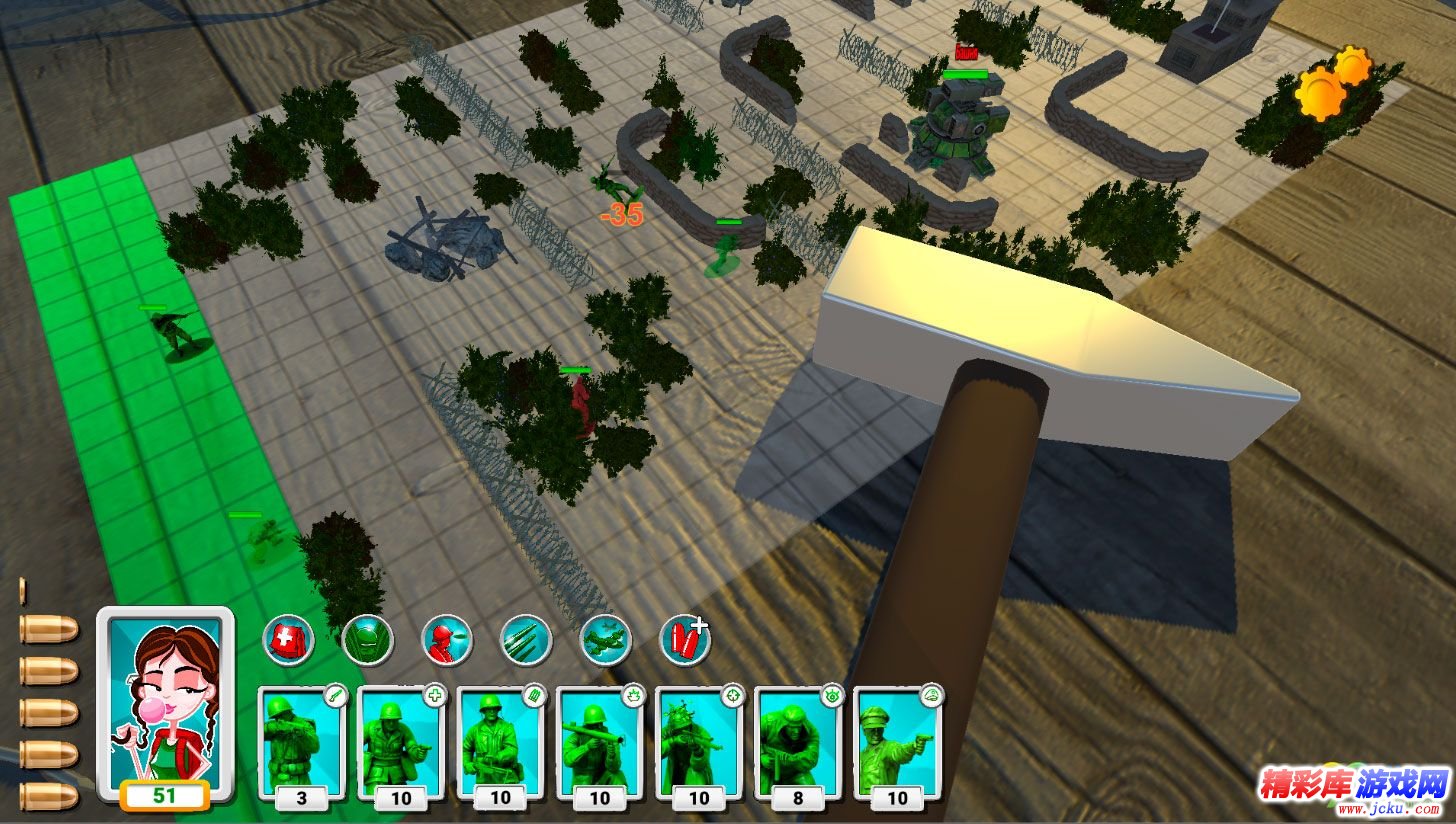Viewport: 1456px width, 824px height.
Task: Pick the machine gunner soldier card
Action: click(x=499, y=741)
